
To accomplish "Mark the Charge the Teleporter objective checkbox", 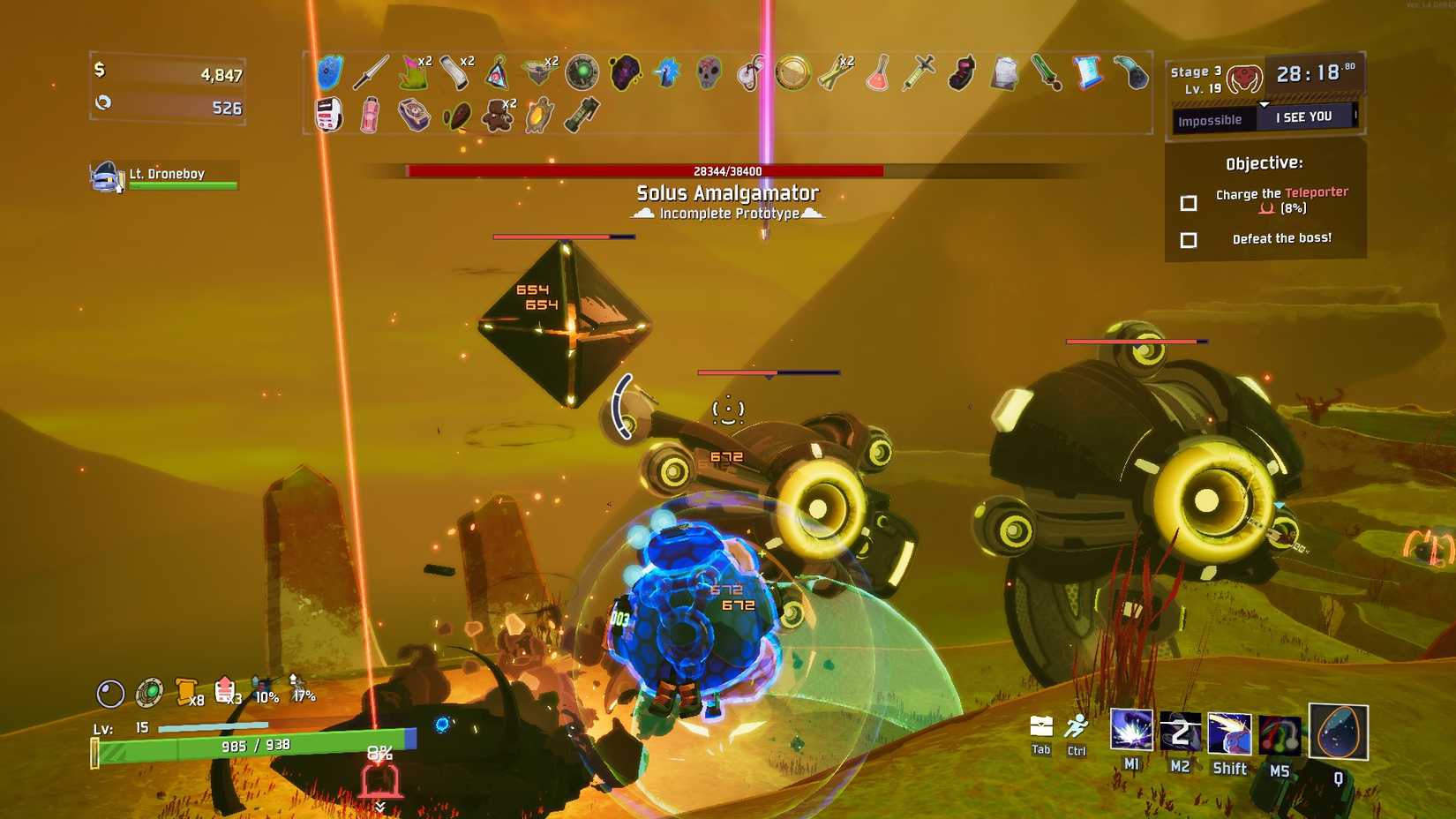I will 1189,202.
